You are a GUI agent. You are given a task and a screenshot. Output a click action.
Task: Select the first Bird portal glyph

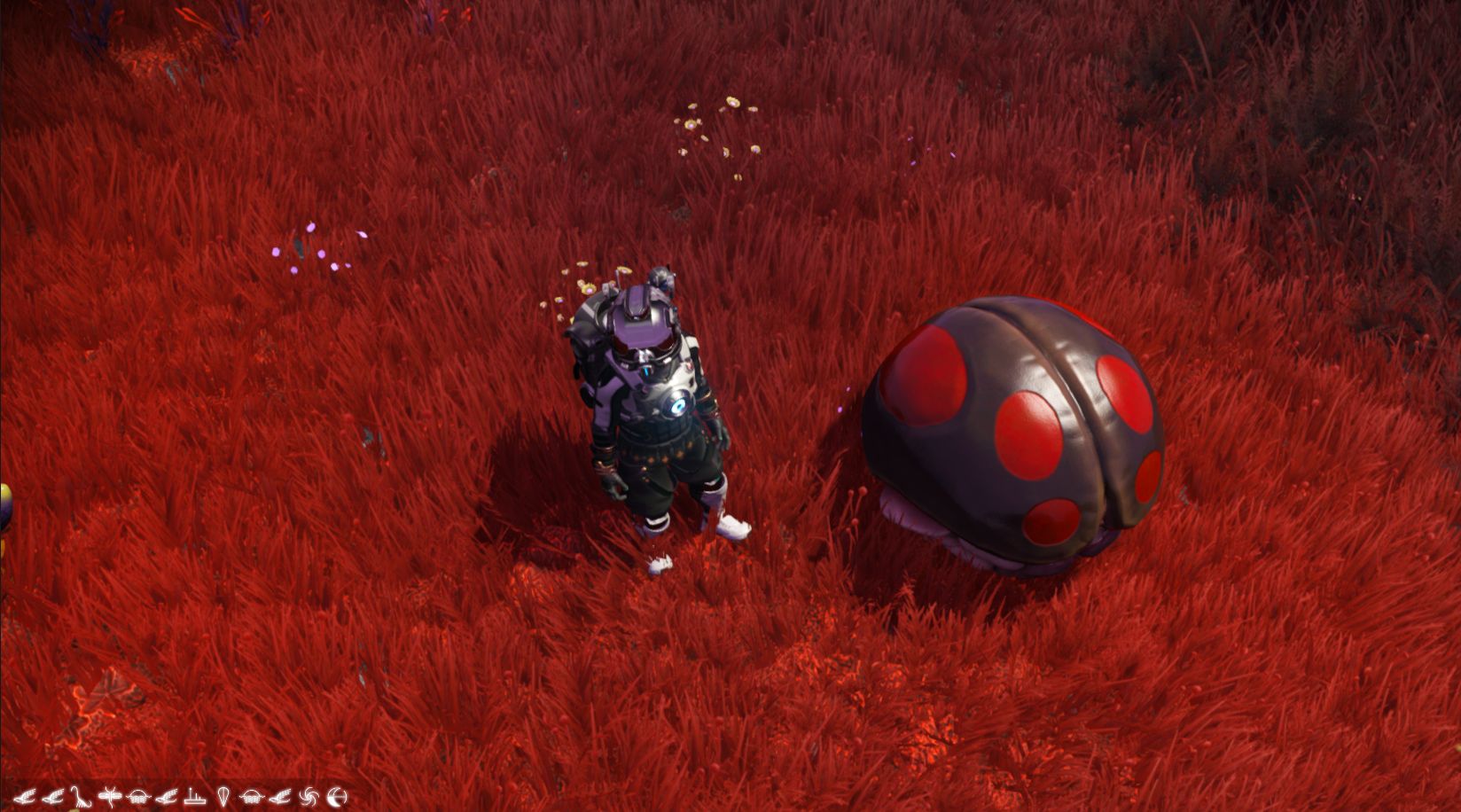pos(27,796)
